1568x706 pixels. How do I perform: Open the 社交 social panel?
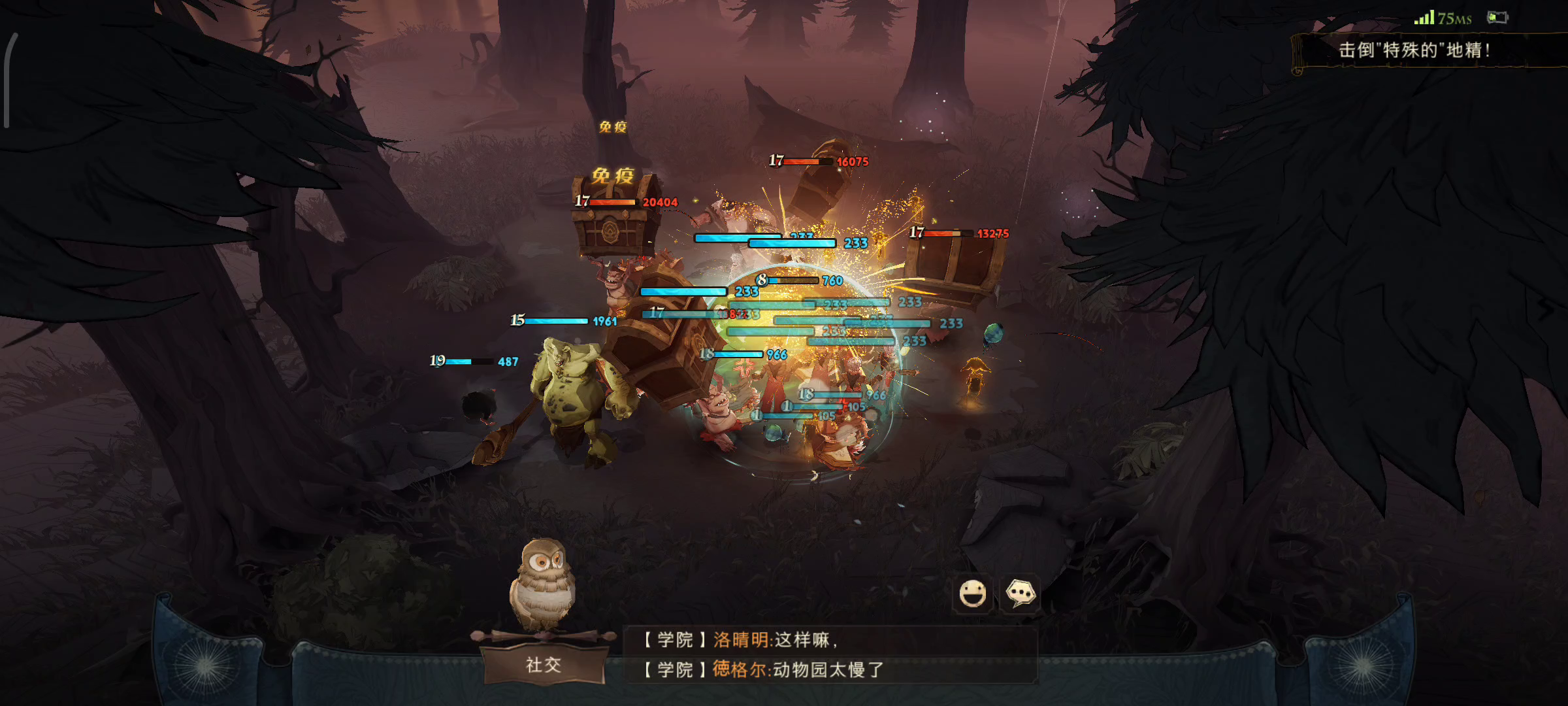[543, 665]
